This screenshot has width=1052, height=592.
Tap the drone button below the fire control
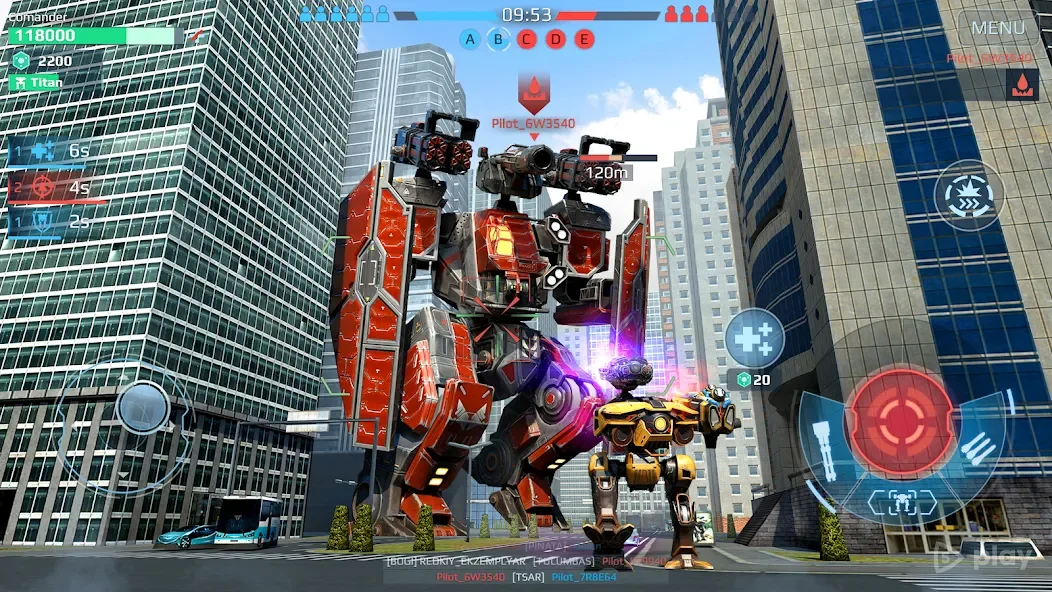(x=901, y=502)
